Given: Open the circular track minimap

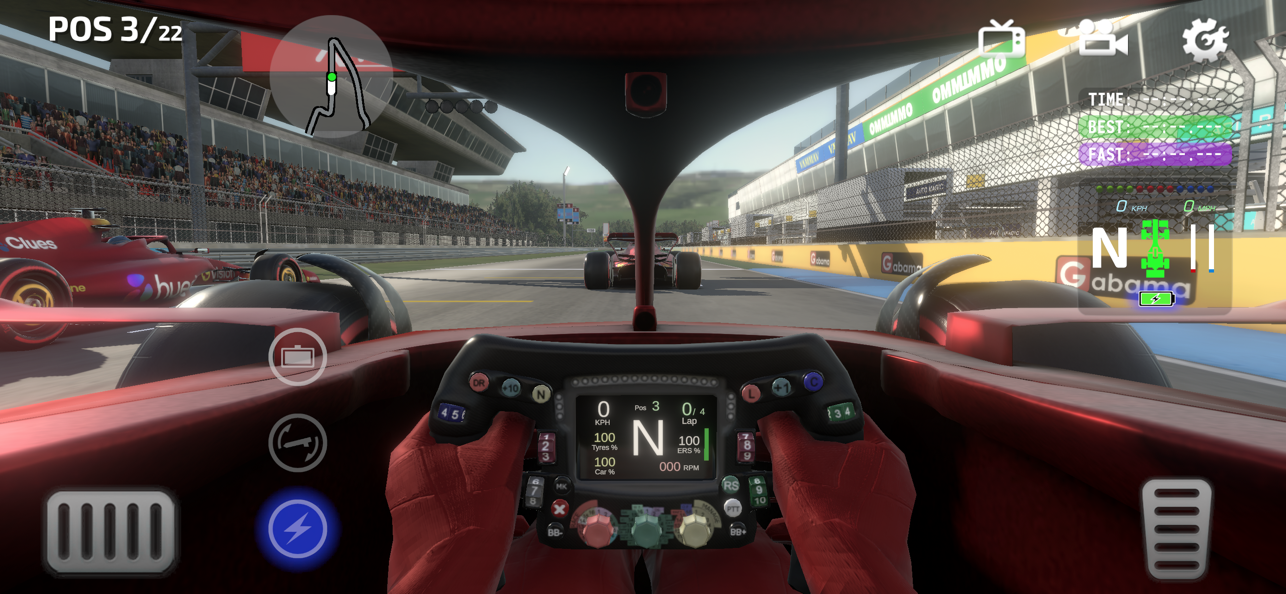Looking at the screenshot, I should point(331,77).
